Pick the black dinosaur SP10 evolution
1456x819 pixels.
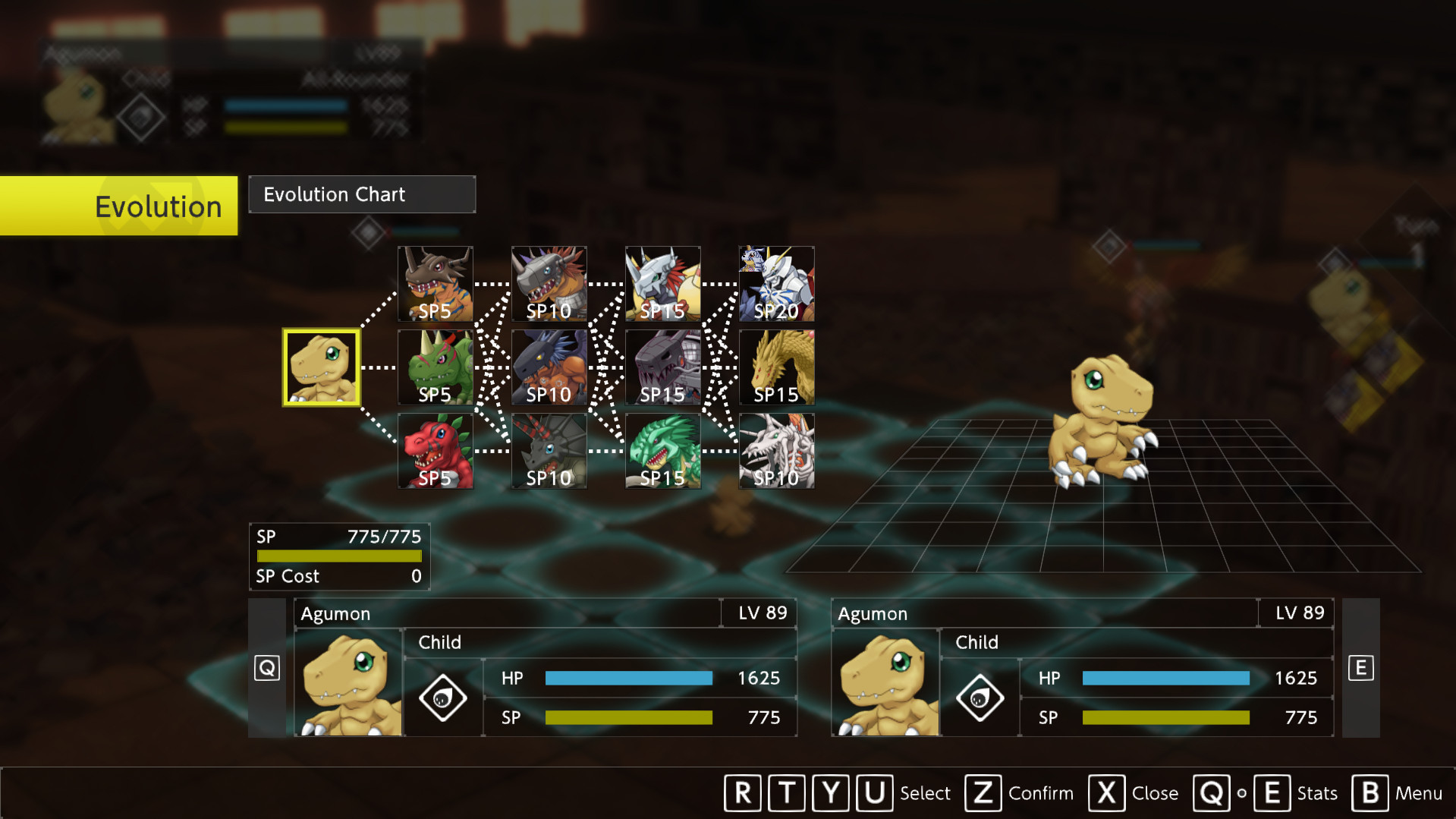[549, 451]
